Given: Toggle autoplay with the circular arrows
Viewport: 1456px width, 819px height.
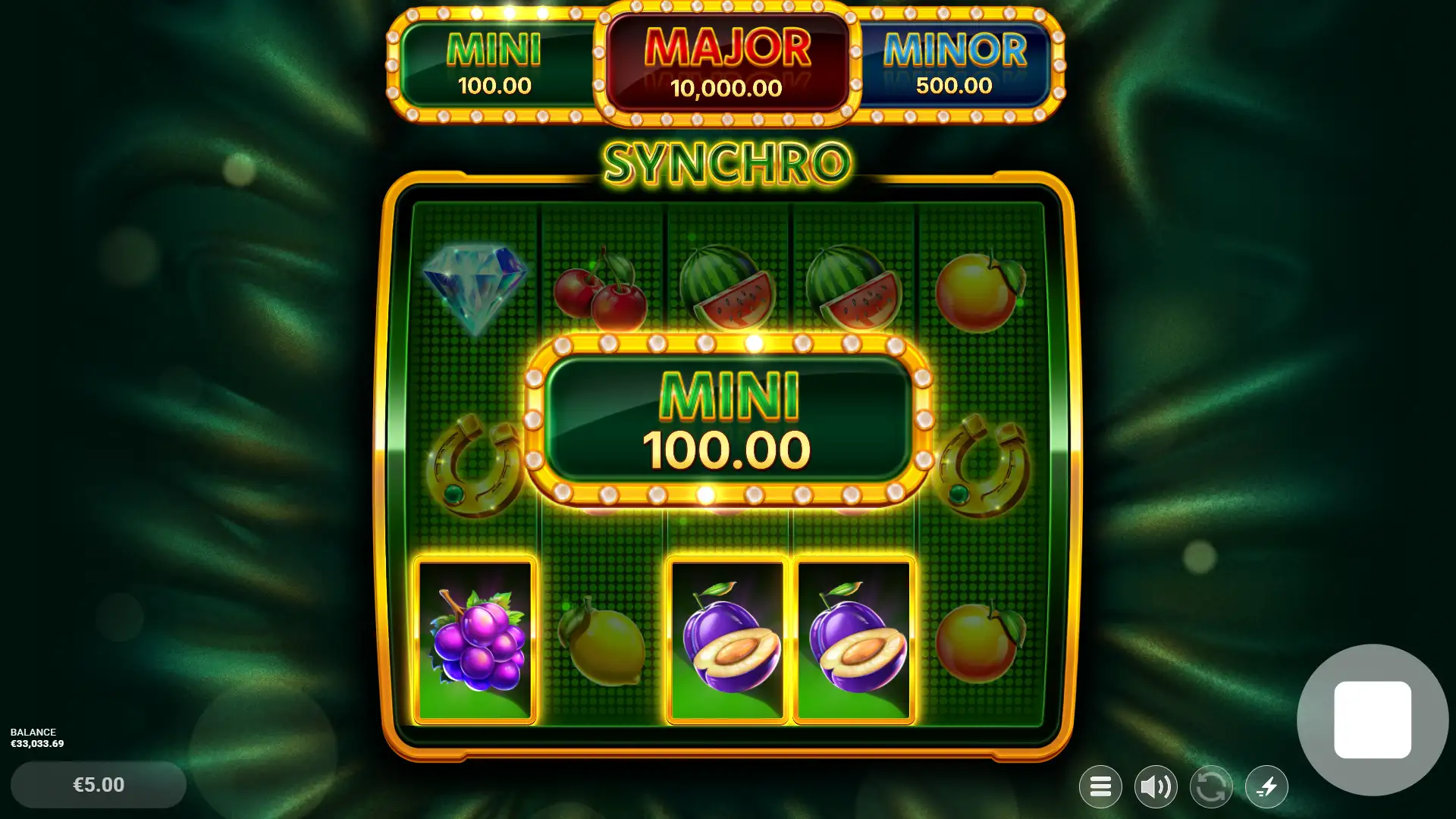Looking at the screenshot, I should click(x=1211, y=786).
